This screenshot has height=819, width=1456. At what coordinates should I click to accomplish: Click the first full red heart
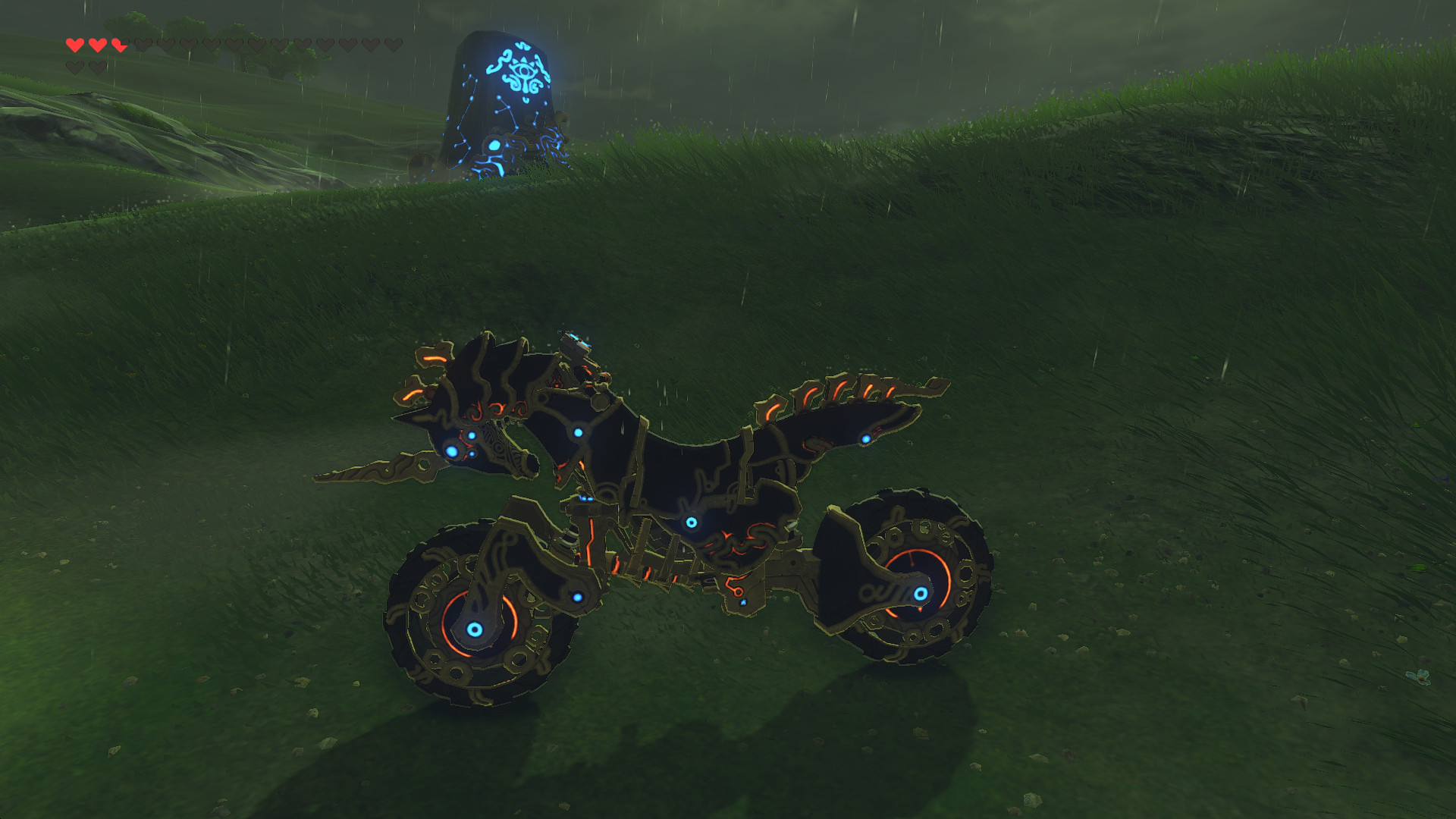[74, 45]
